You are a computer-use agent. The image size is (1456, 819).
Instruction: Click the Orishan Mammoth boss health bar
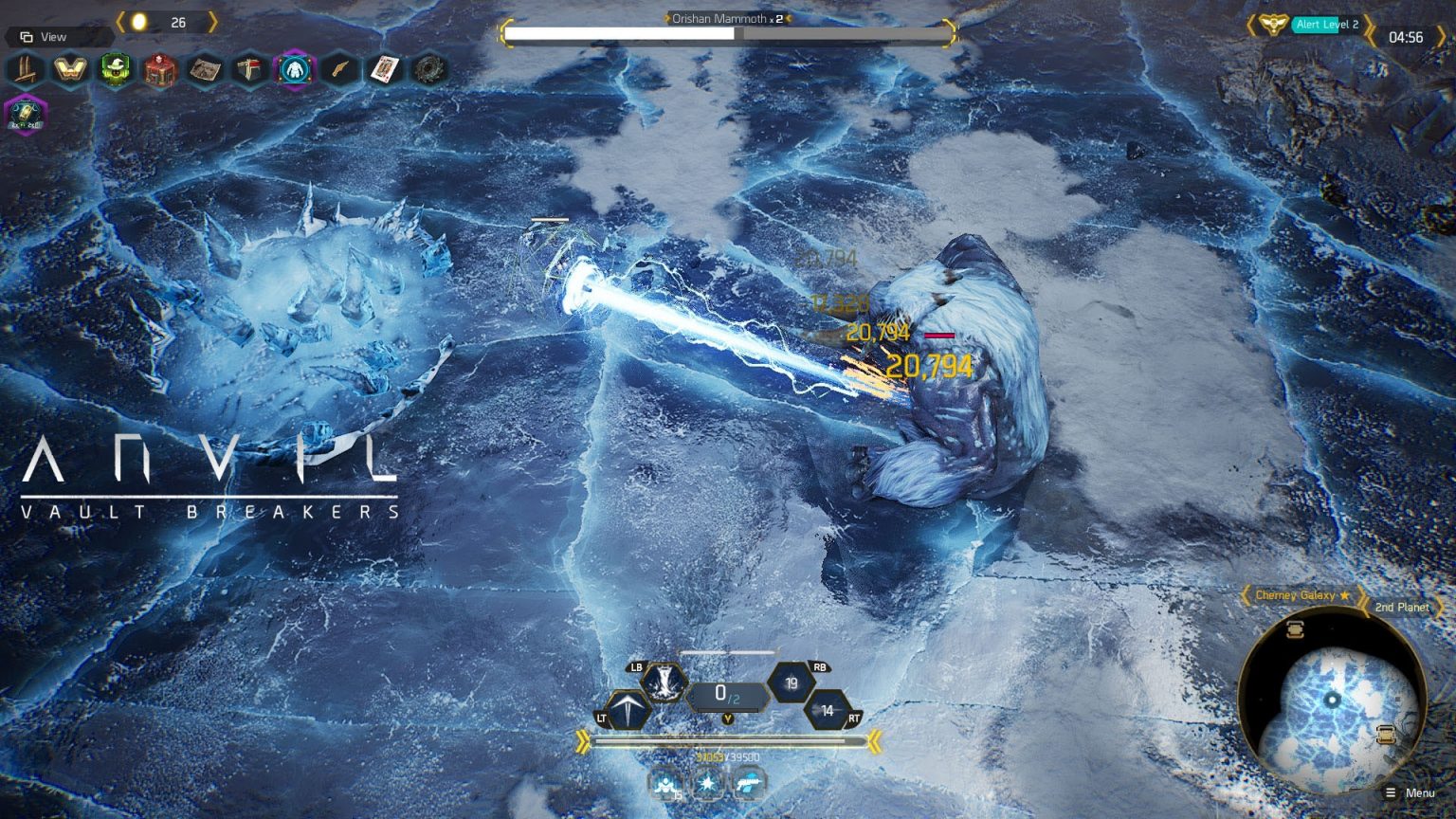728,32
